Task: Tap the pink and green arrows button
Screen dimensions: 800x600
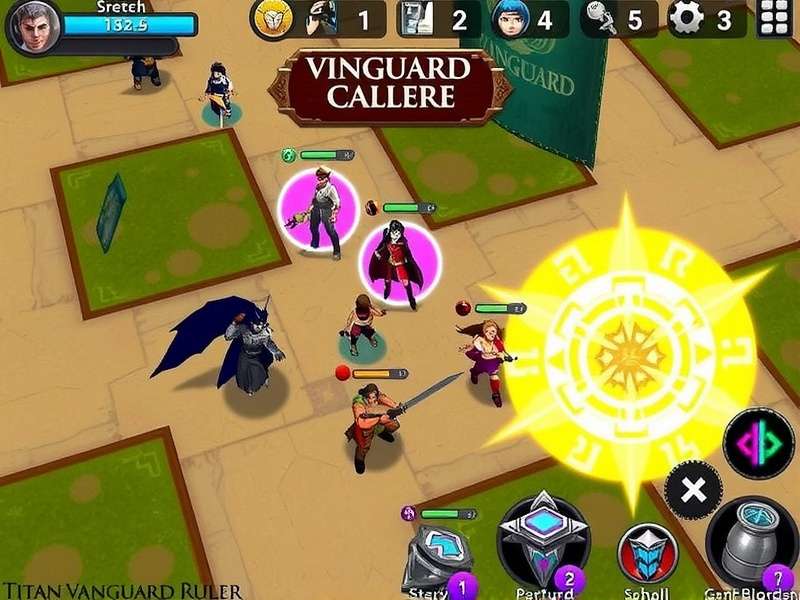Action: click(758, 441)
